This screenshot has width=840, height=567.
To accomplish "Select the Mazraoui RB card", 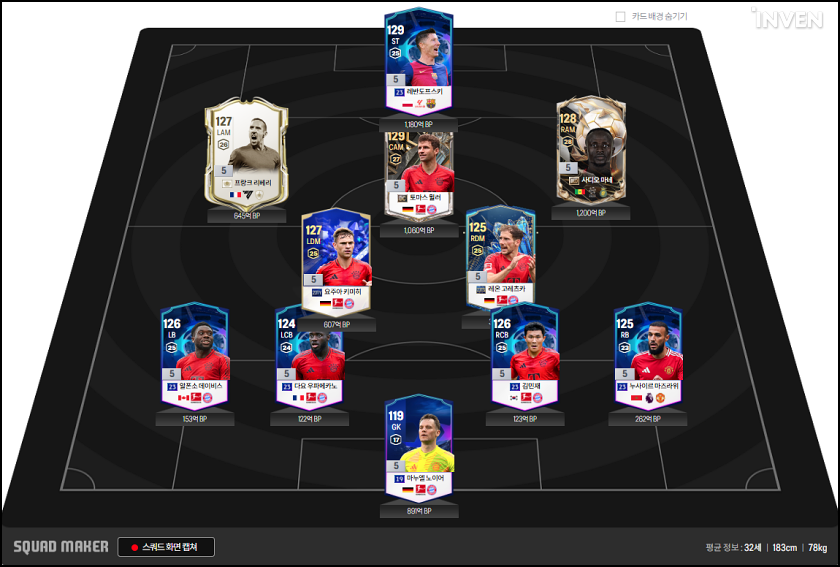I will [648, 353].
